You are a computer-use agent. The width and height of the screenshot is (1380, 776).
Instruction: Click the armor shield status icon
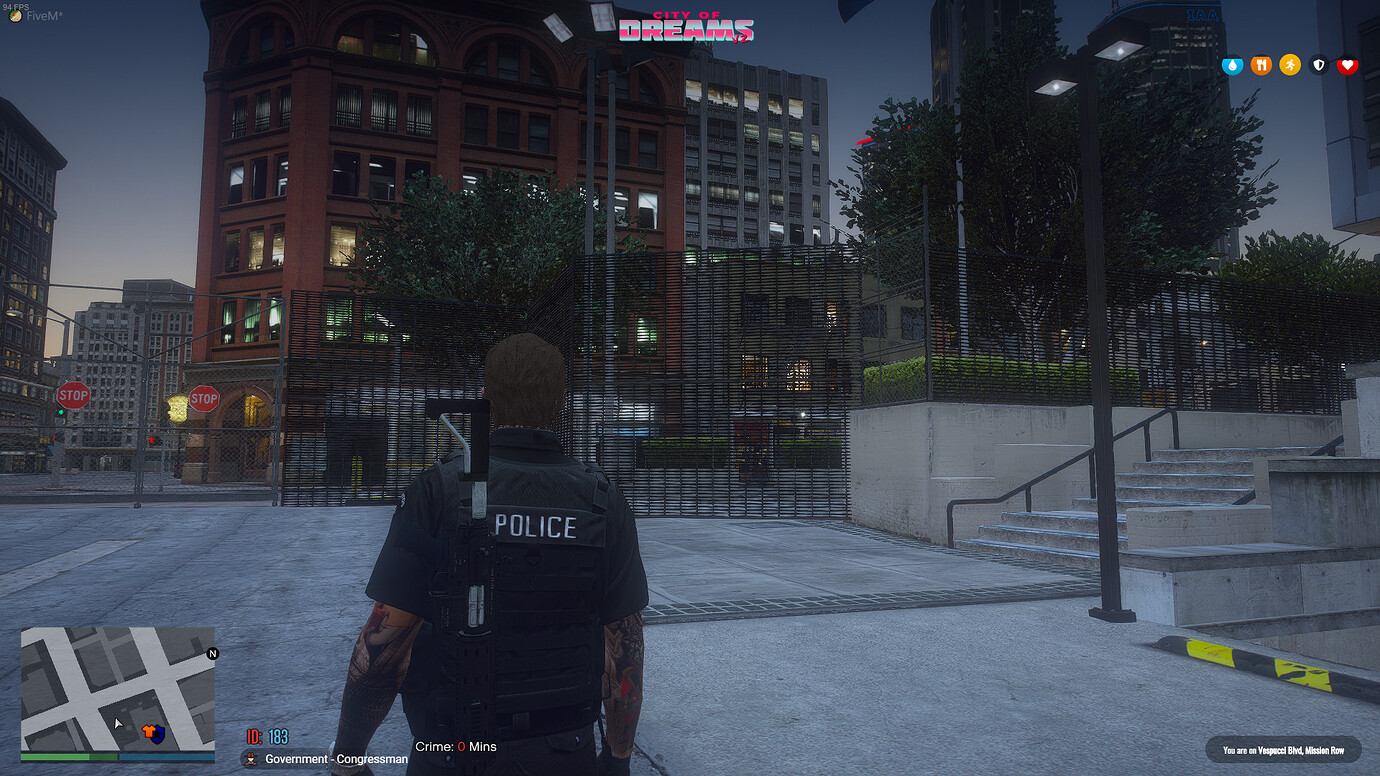[1318, 65]
